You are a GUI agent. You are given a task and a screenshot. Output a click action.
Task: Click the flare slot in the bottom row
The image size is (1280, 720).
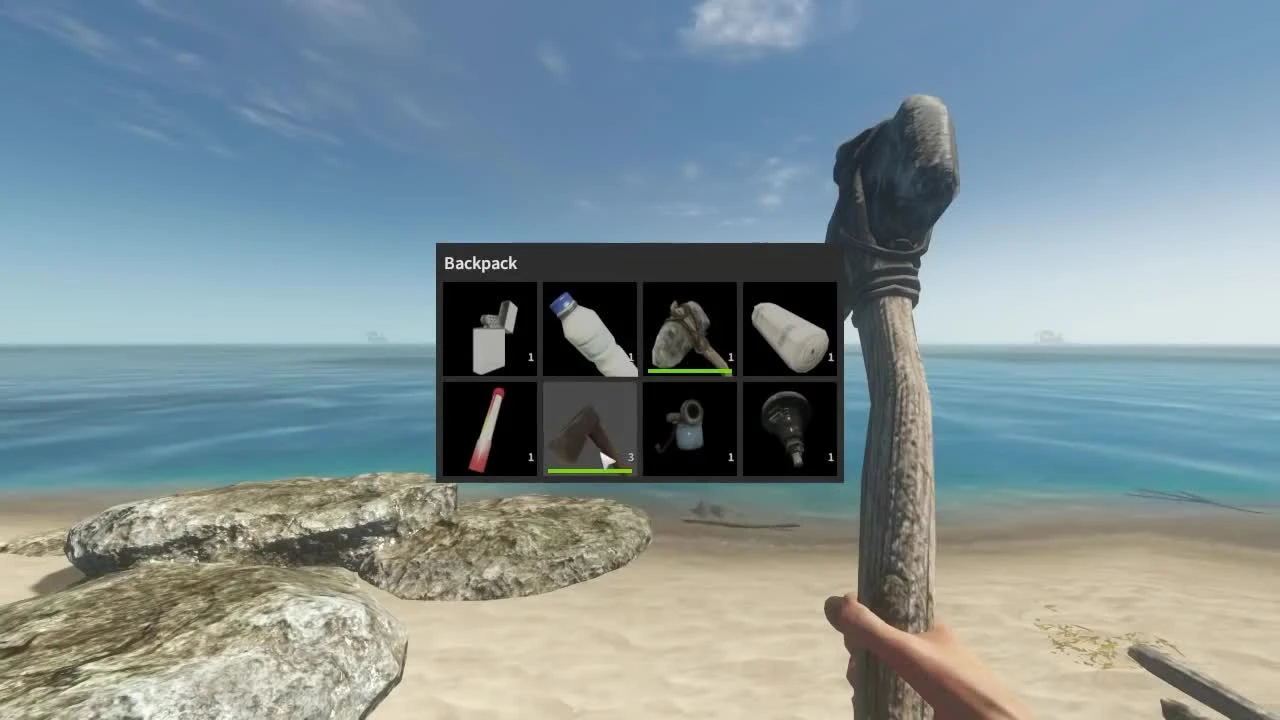tap(490, 430)
